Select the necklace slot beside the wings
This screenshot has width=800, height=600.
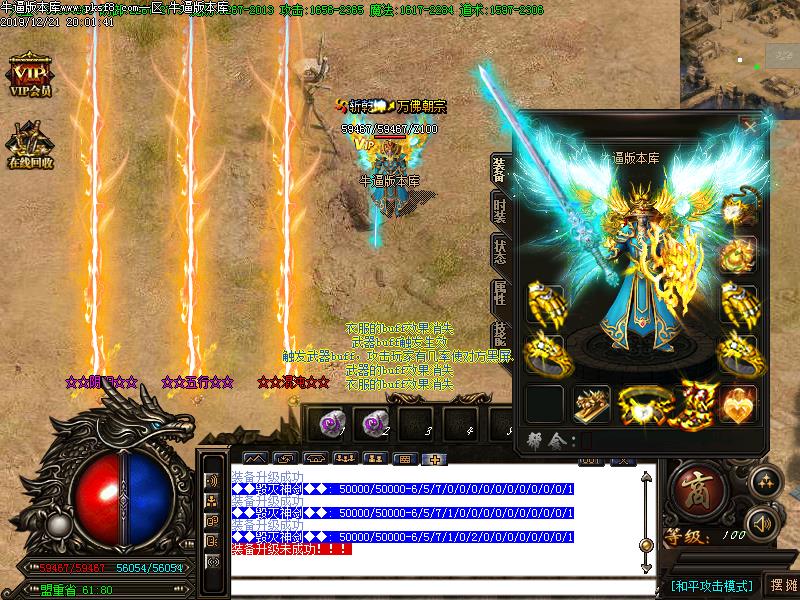(738, 212)
